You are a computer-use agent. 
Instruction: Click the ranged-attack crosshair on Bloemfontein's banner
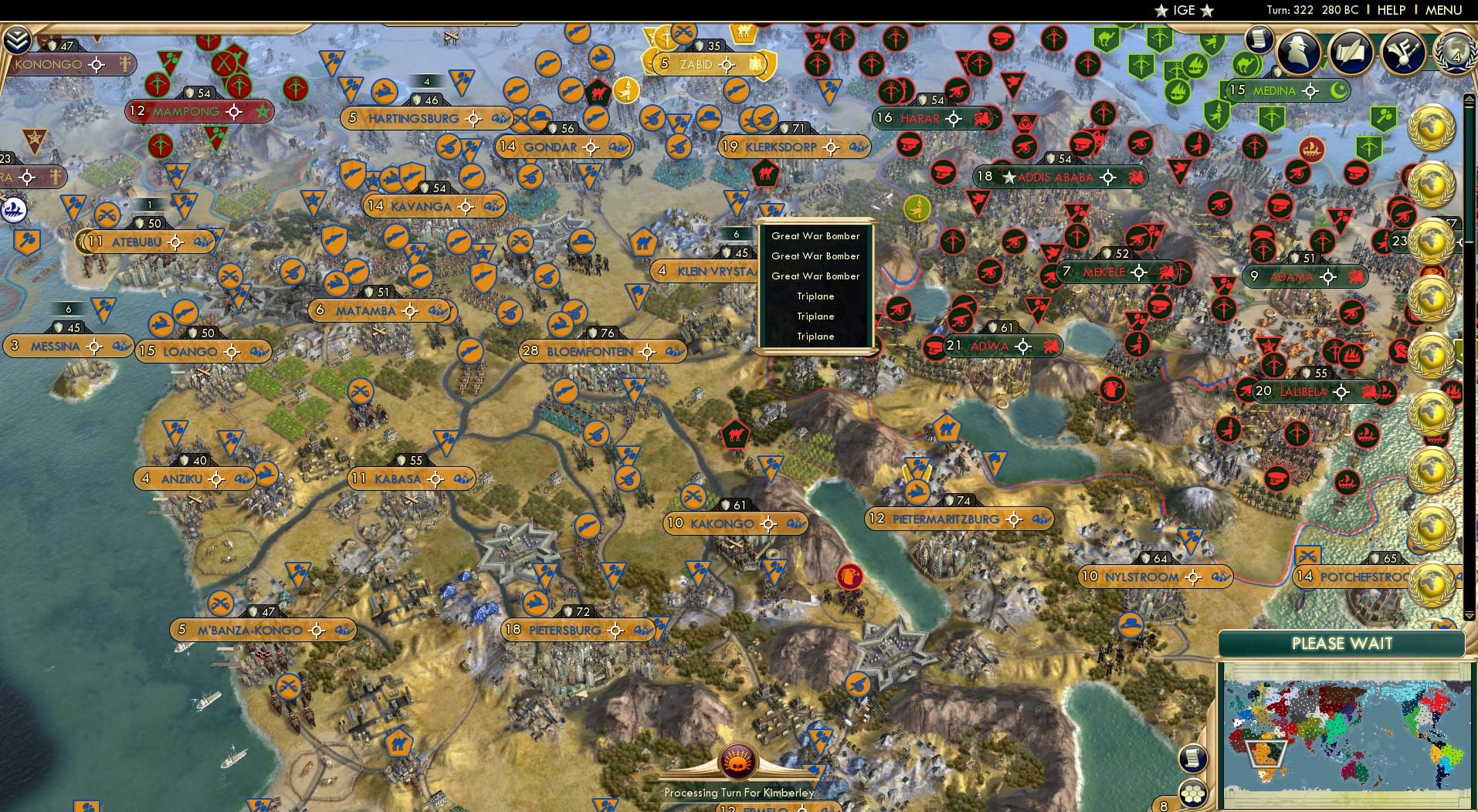coord(647,351)
